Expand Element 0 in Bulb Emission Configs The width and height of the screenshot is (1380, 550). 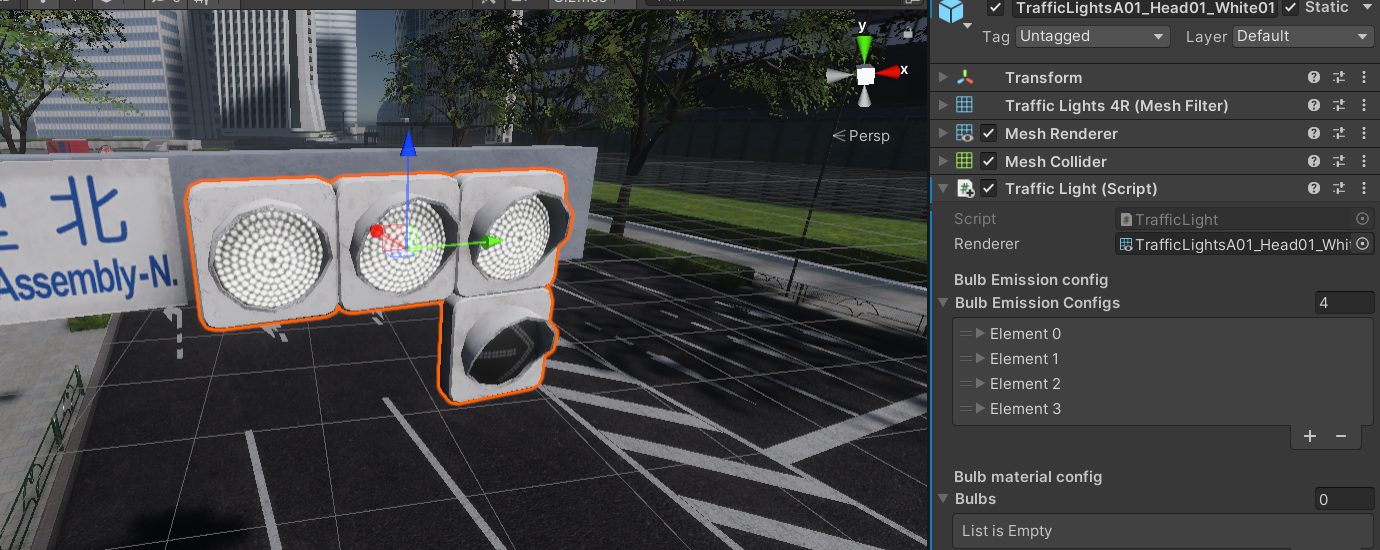[x=980, y=334]
